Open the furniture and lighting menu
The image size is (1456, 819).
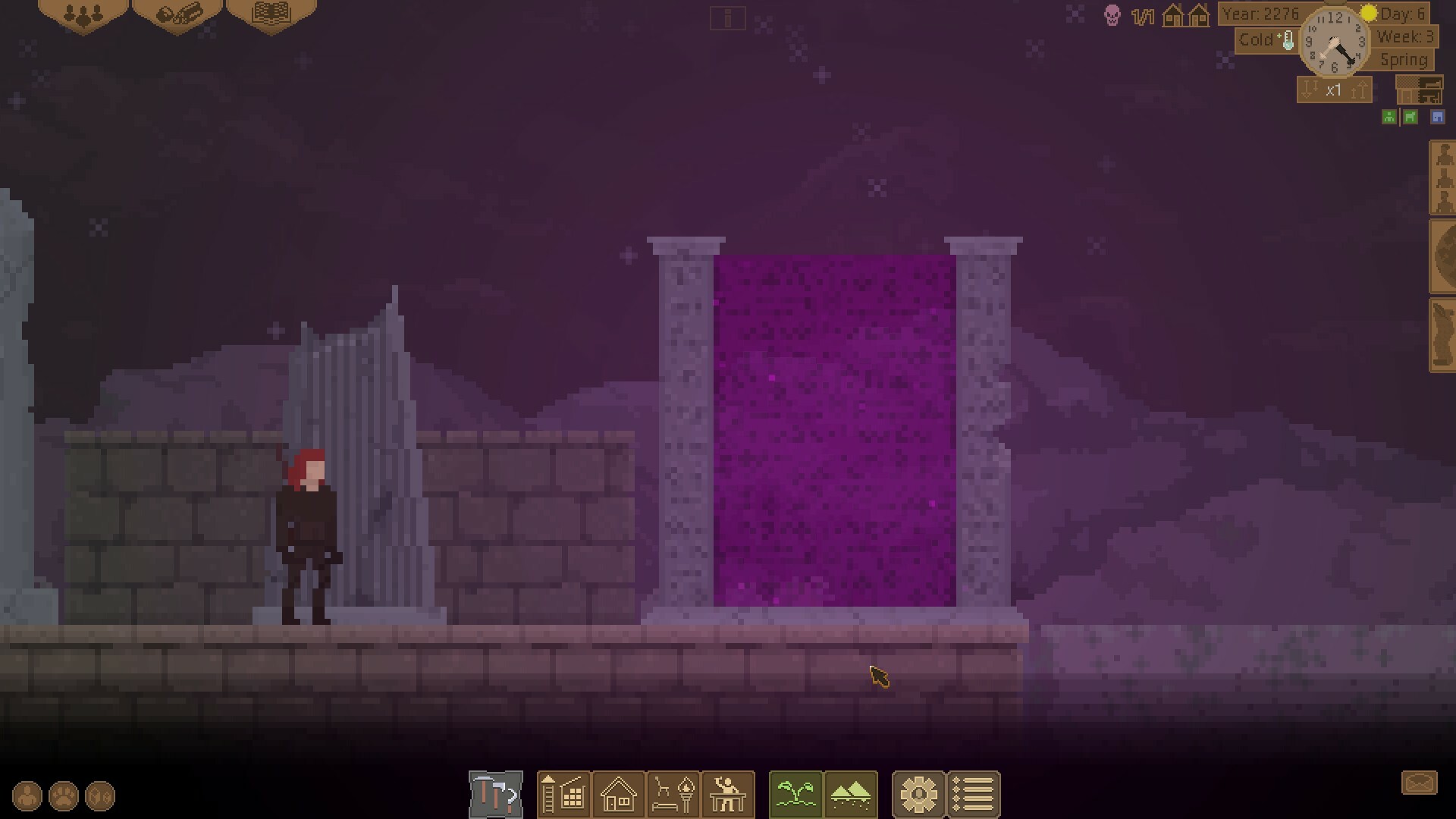tap(673, 795)
